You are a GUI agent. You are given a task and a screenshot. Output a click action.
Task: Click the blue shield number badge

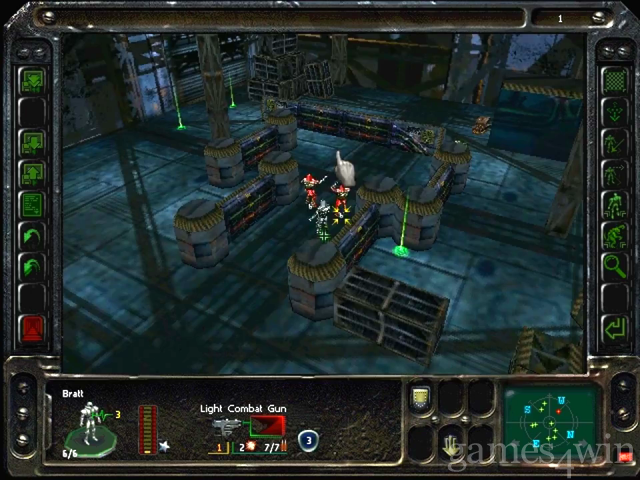pyautogui.click(x=309, y=438)
